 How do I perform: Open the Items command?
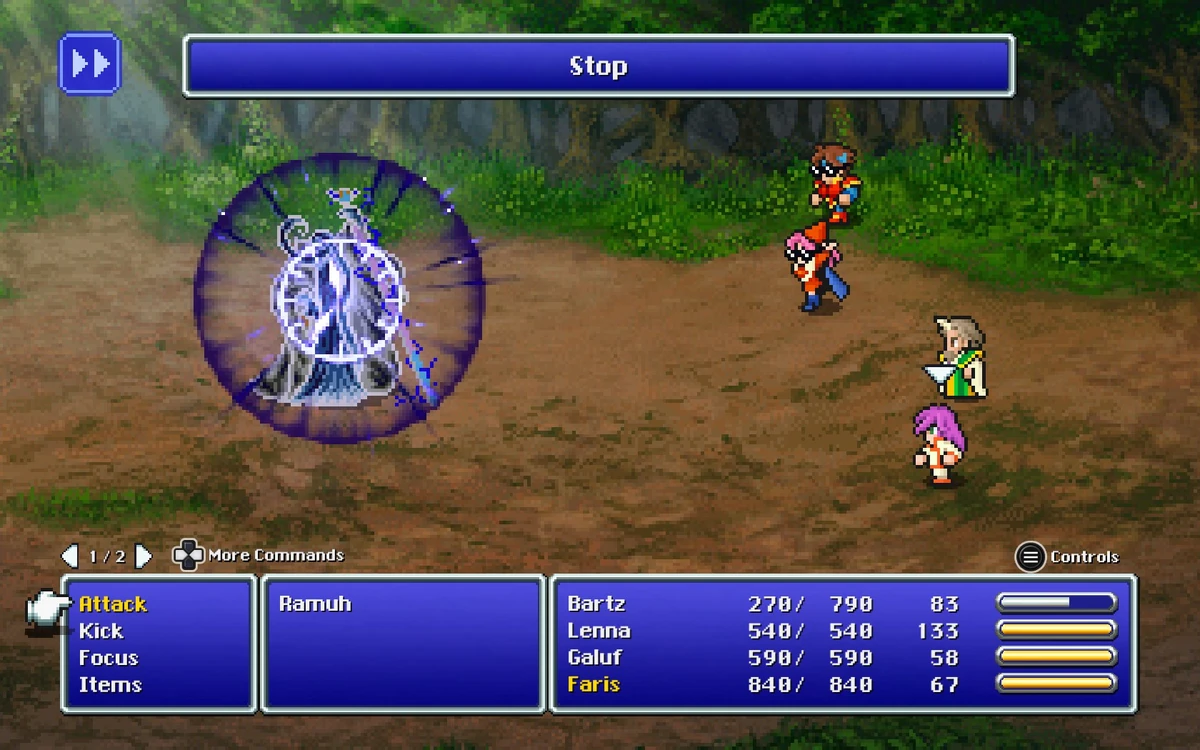pos(110,685)
